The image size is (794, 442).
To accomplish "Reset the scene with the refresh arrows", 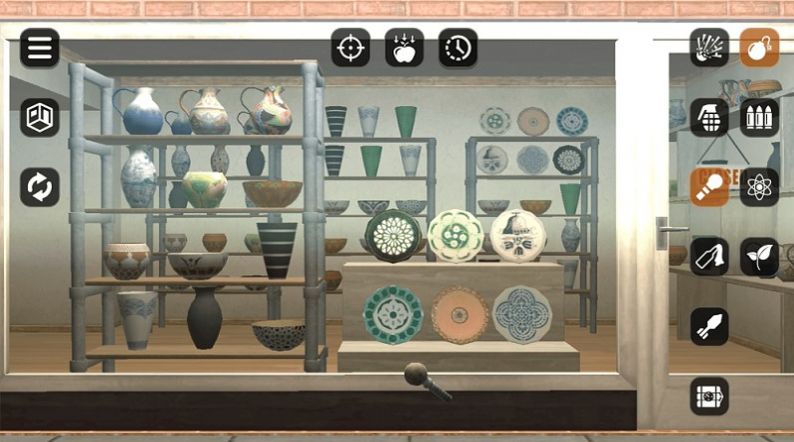I will tap(40, 187).
